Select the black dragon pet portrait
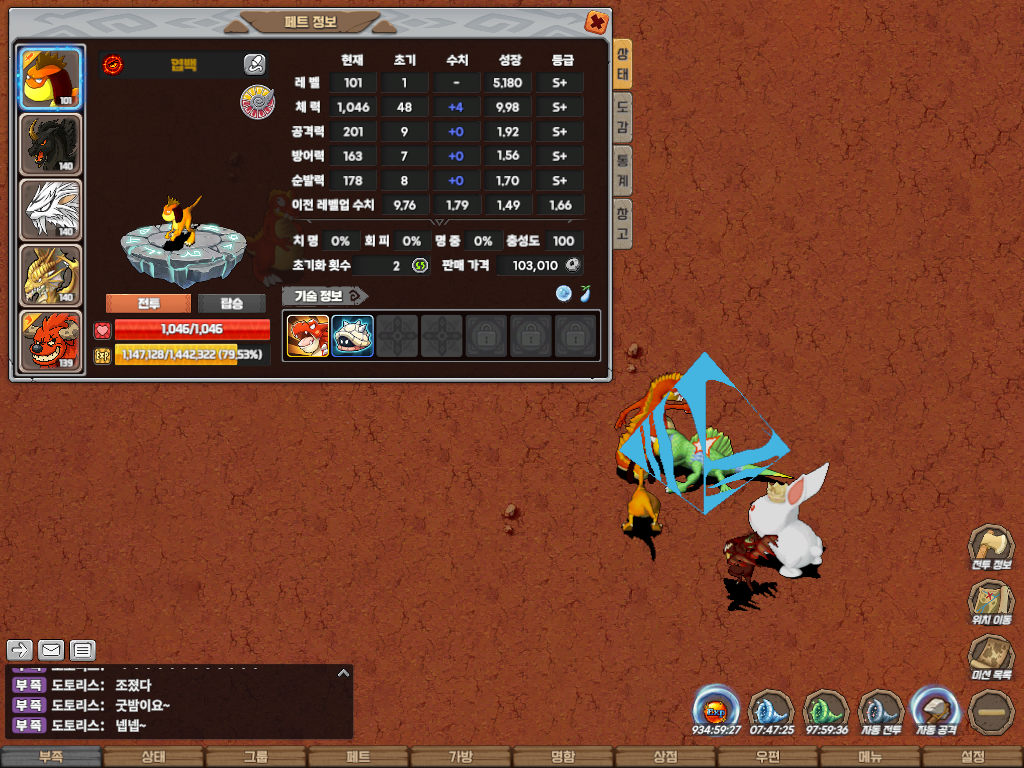Screen dimensions: 1024x768 pos(50,145)
